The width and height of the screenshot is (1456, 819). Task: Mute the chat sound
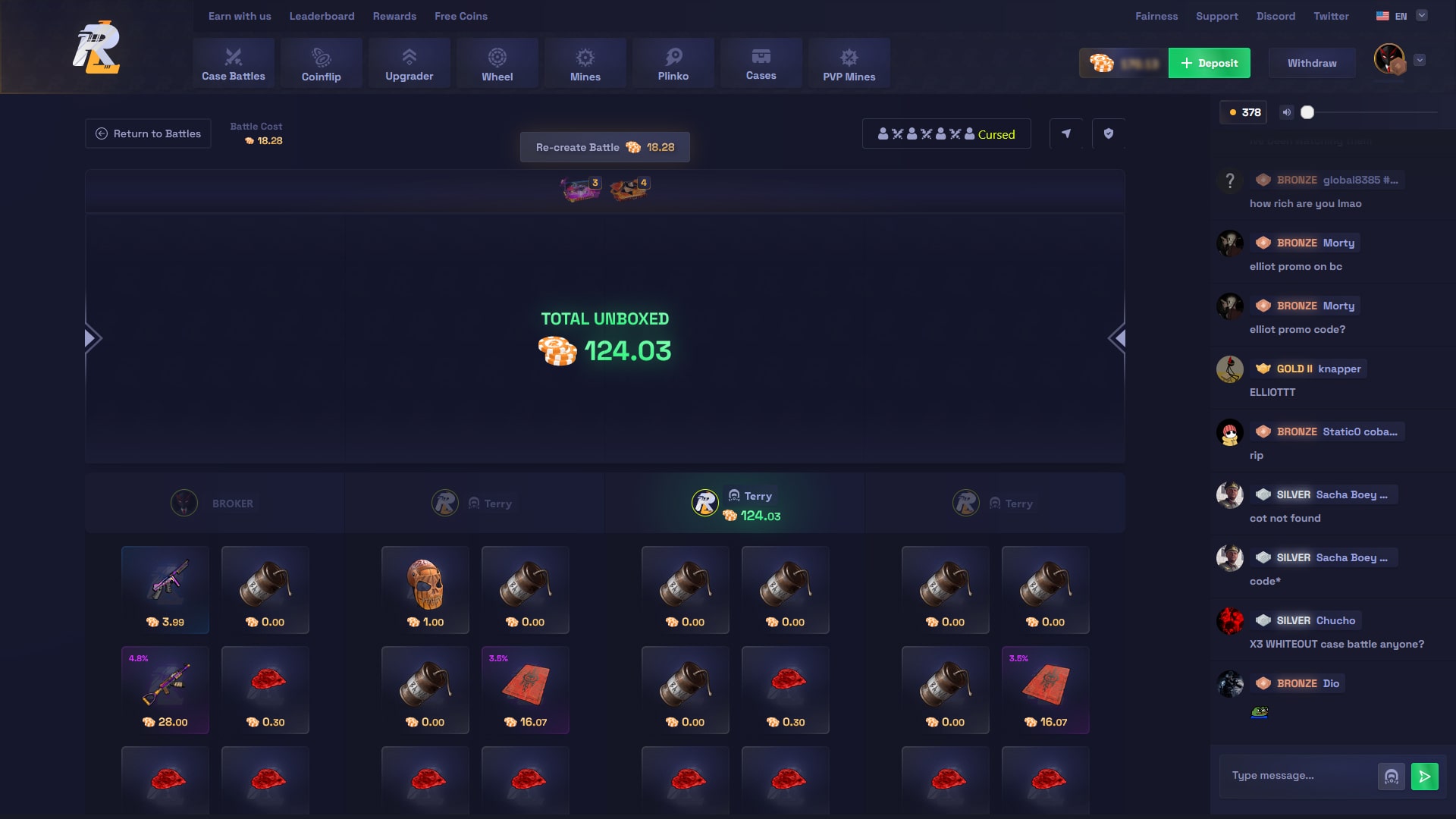(1286, 111)
